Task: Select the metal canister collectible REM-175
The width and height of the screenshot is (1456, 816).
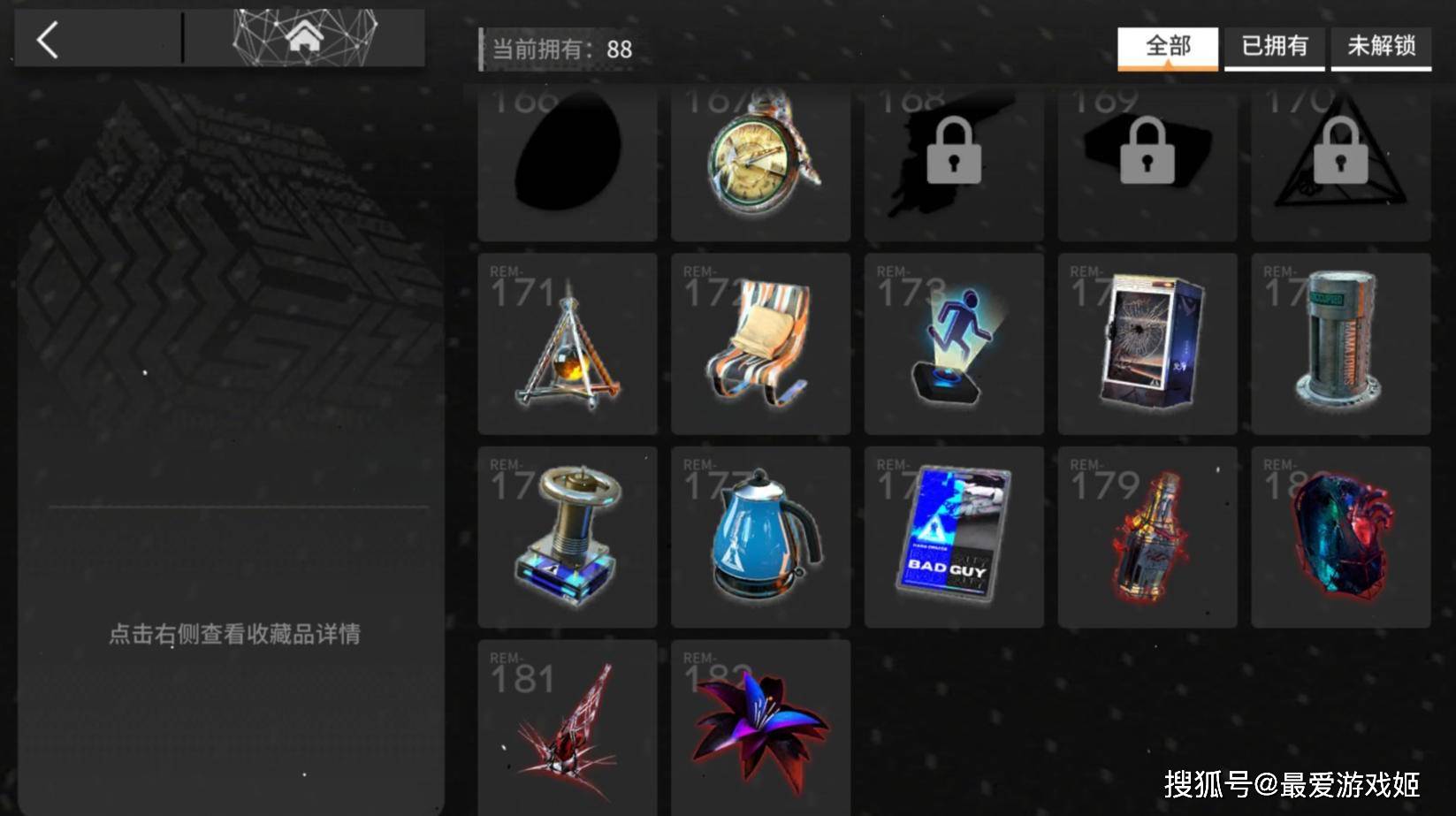Action: click(1340, 345)
